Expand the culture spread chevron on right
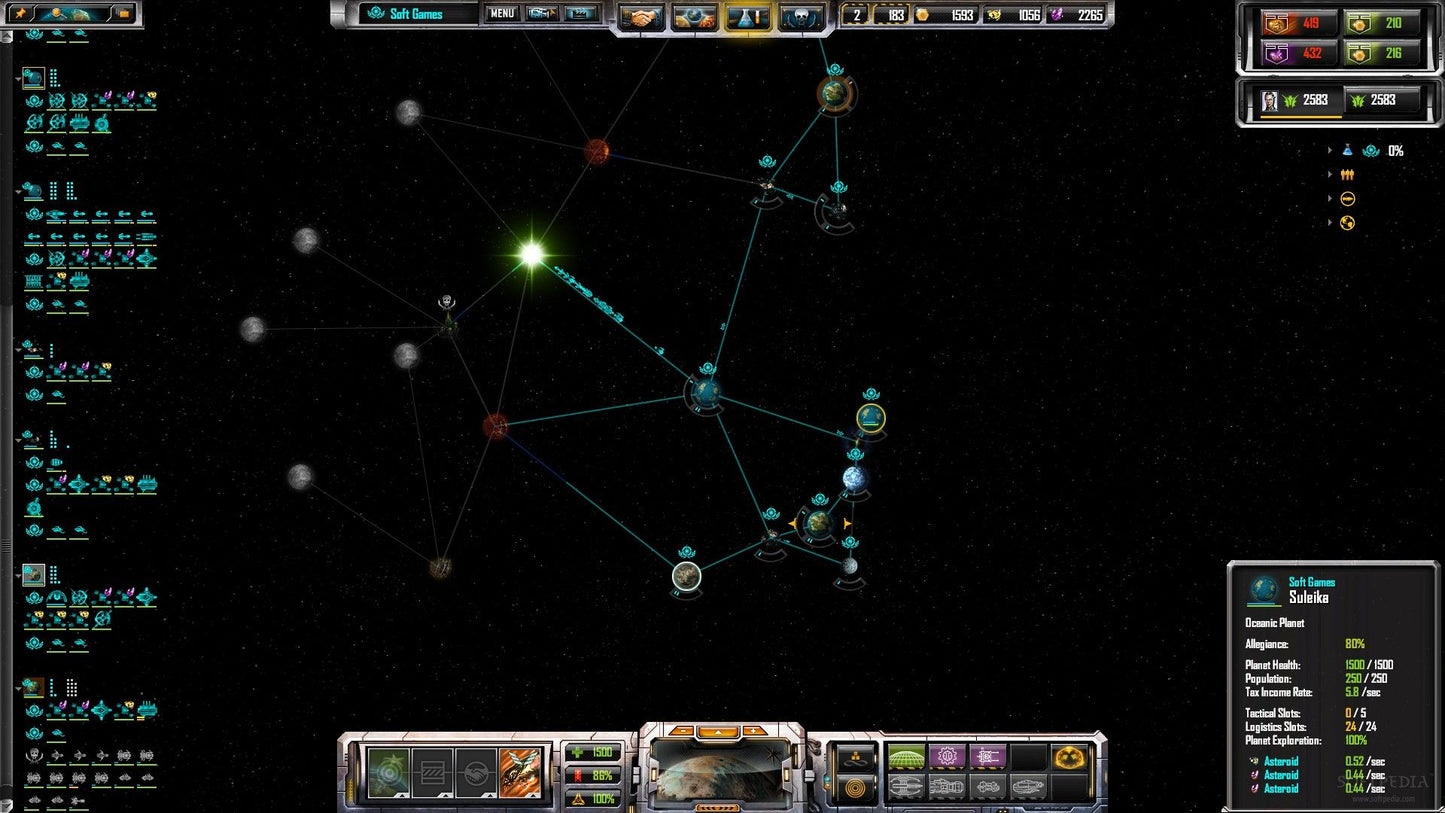This screenshot has height=813, width=1445. tap(1329, 222)
